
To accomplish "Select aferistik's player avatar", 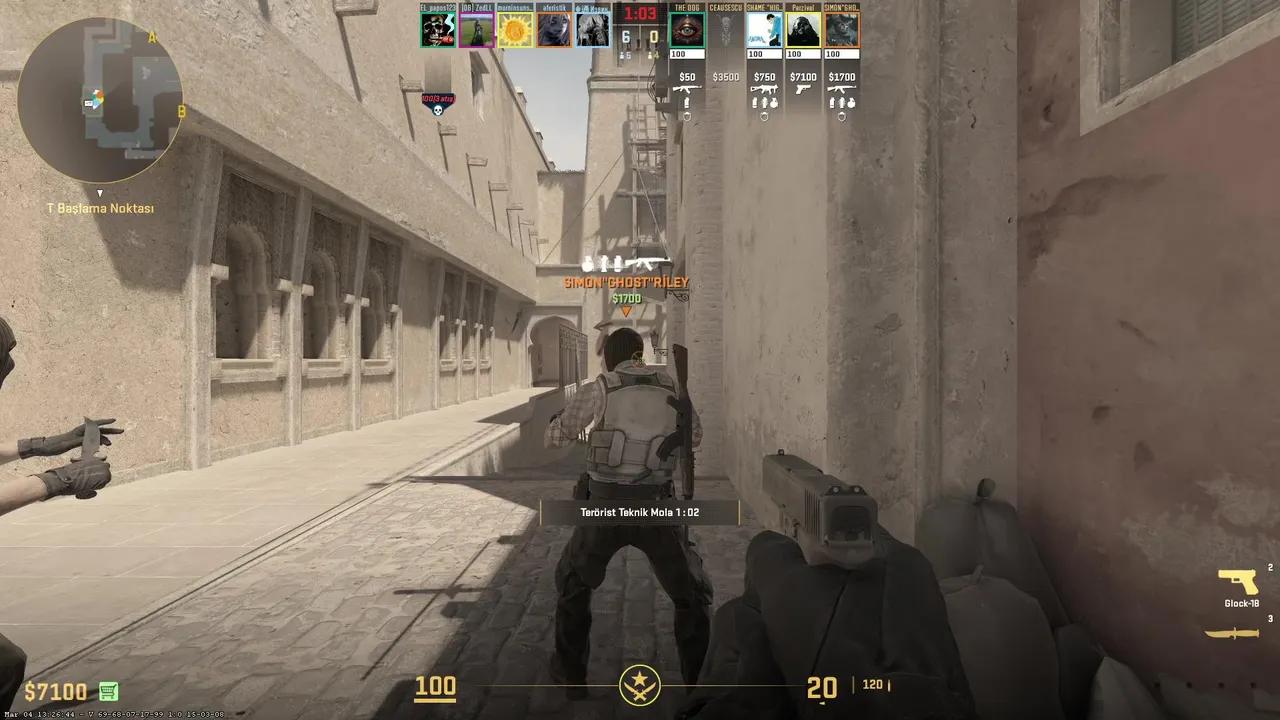I will point(554,30).
